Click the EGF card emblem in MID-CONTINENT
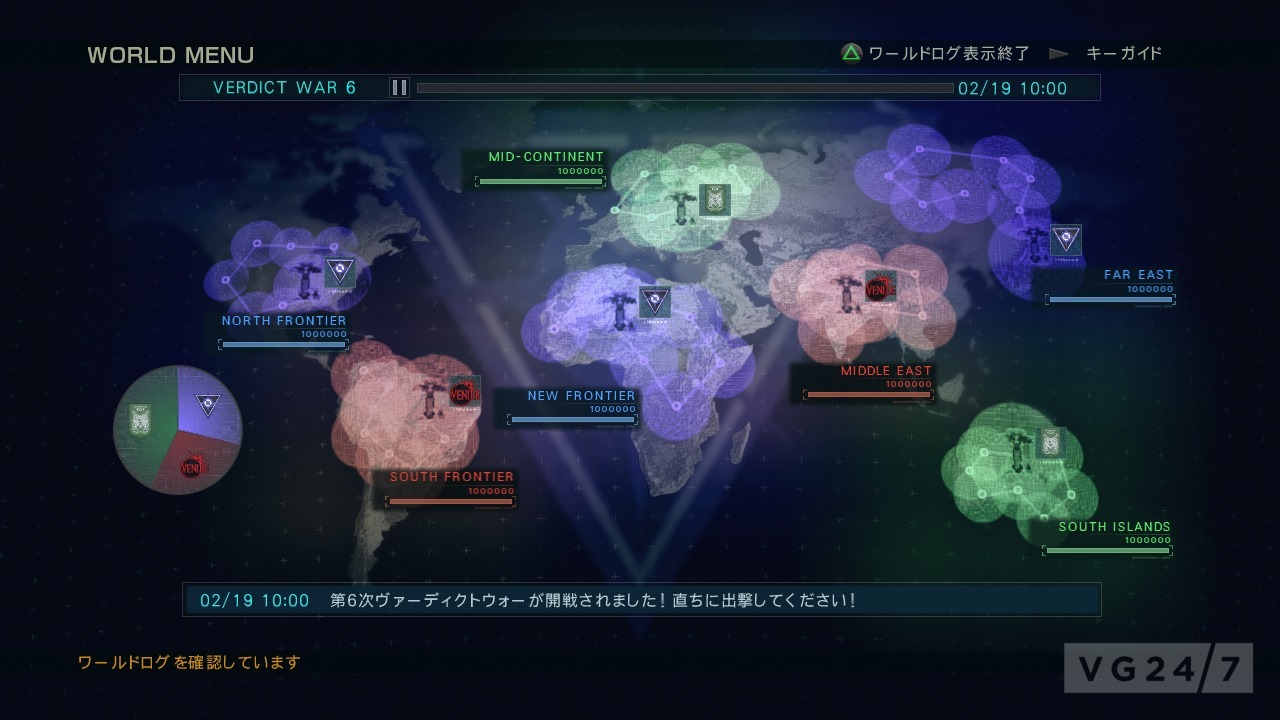Image resolution: width=1280 pixels, height=720 pixels. [716, 198]
